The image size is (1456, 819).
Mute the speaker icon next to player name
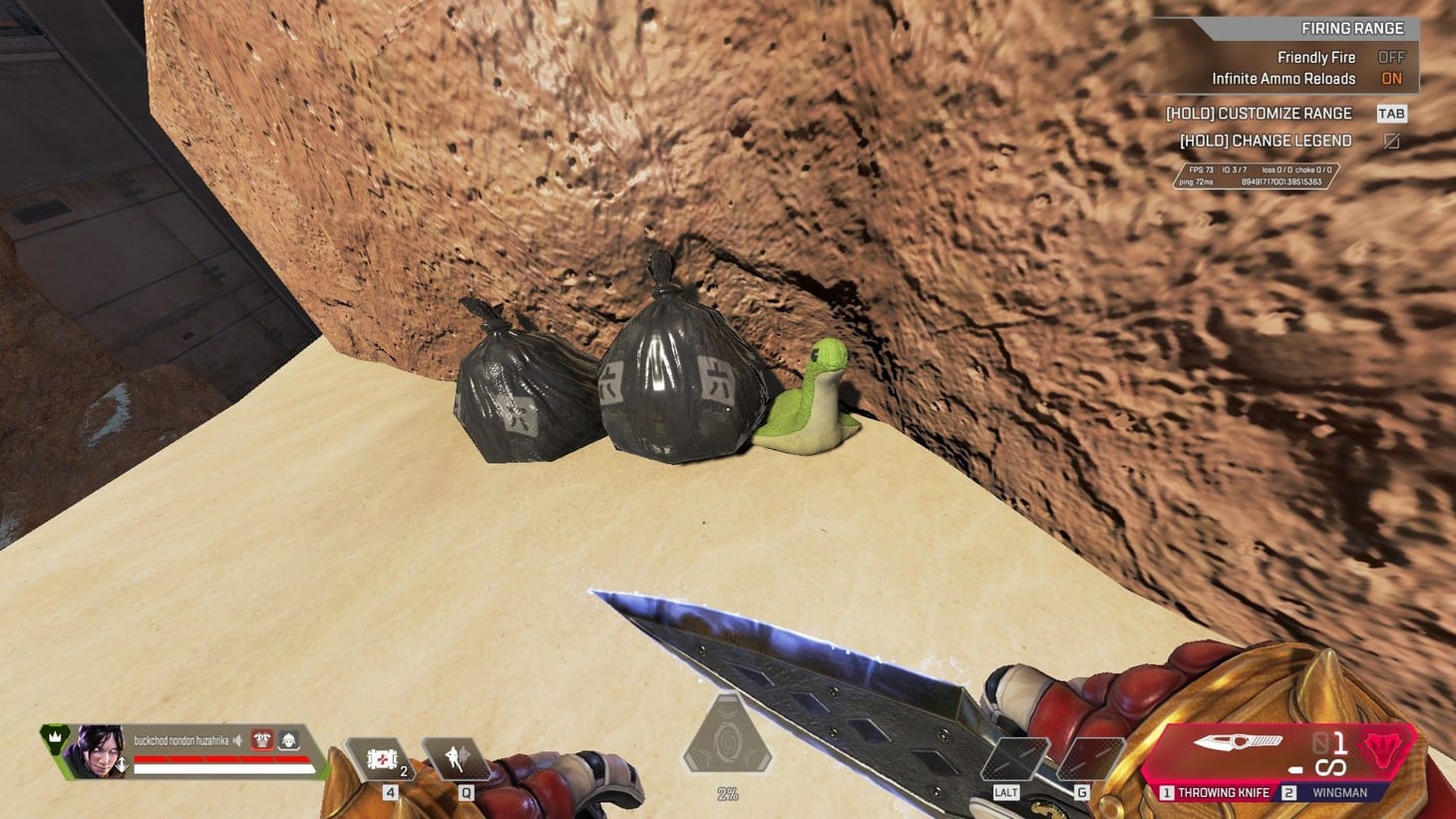[238, 741]
